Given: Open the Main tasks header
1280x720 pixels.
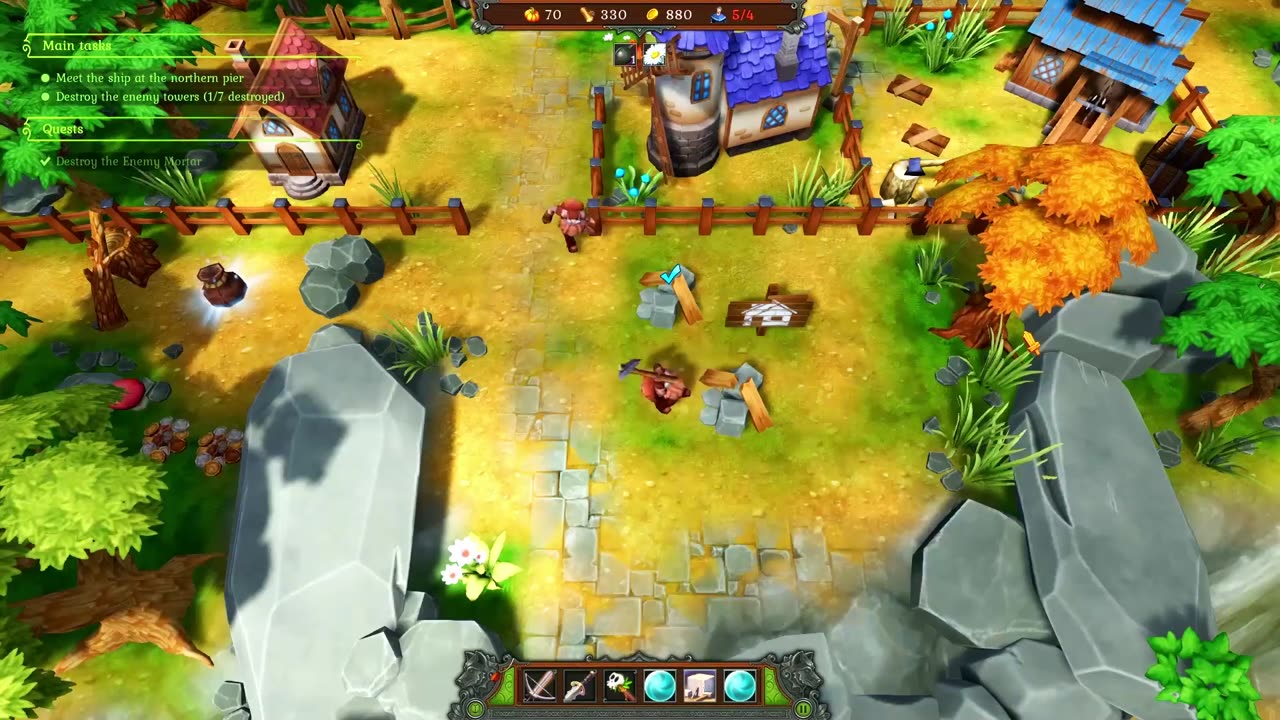Looking at the screenshot, I should click(77, 46).
